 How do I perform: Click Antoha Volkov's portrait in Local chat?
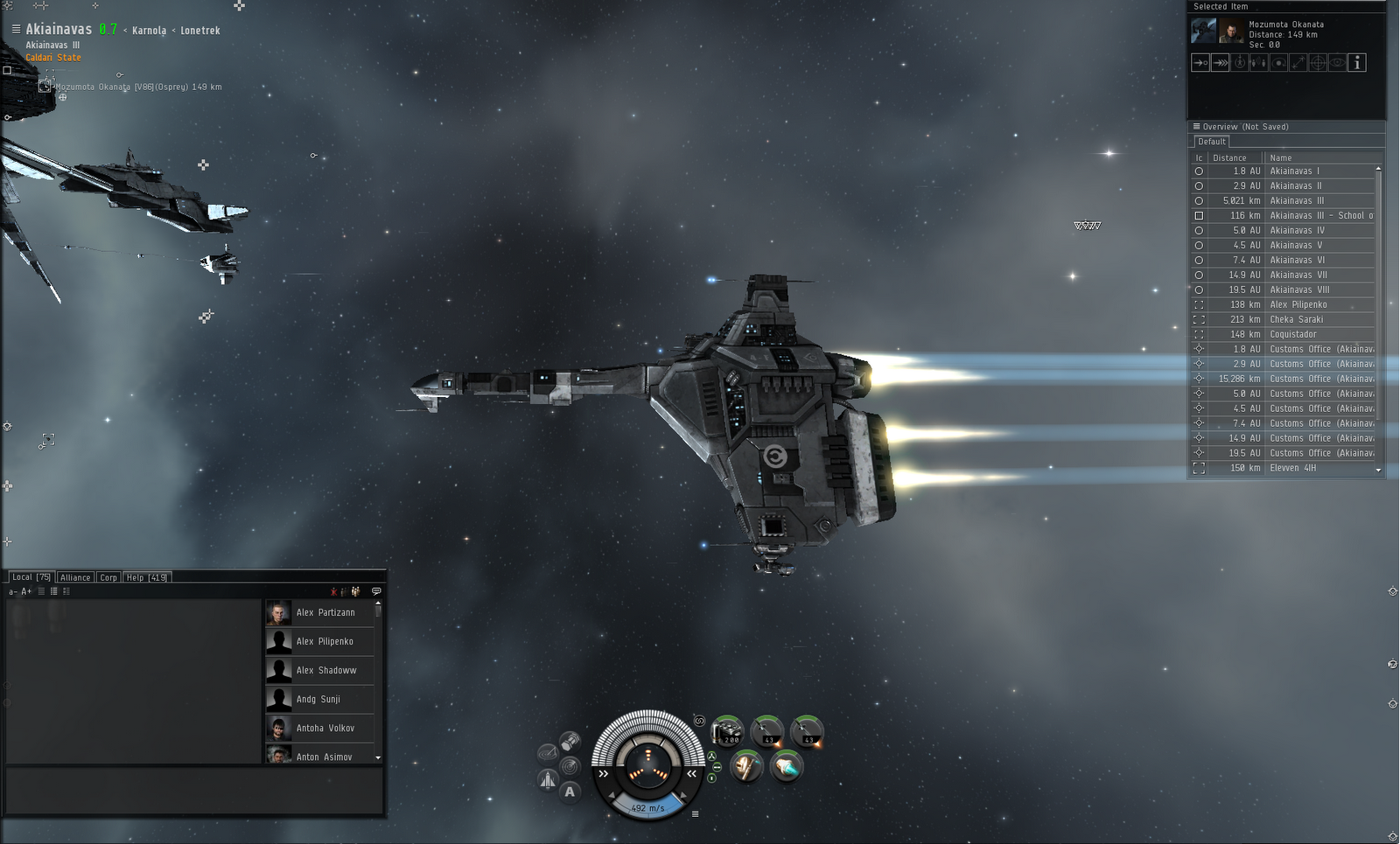[278, 728]
